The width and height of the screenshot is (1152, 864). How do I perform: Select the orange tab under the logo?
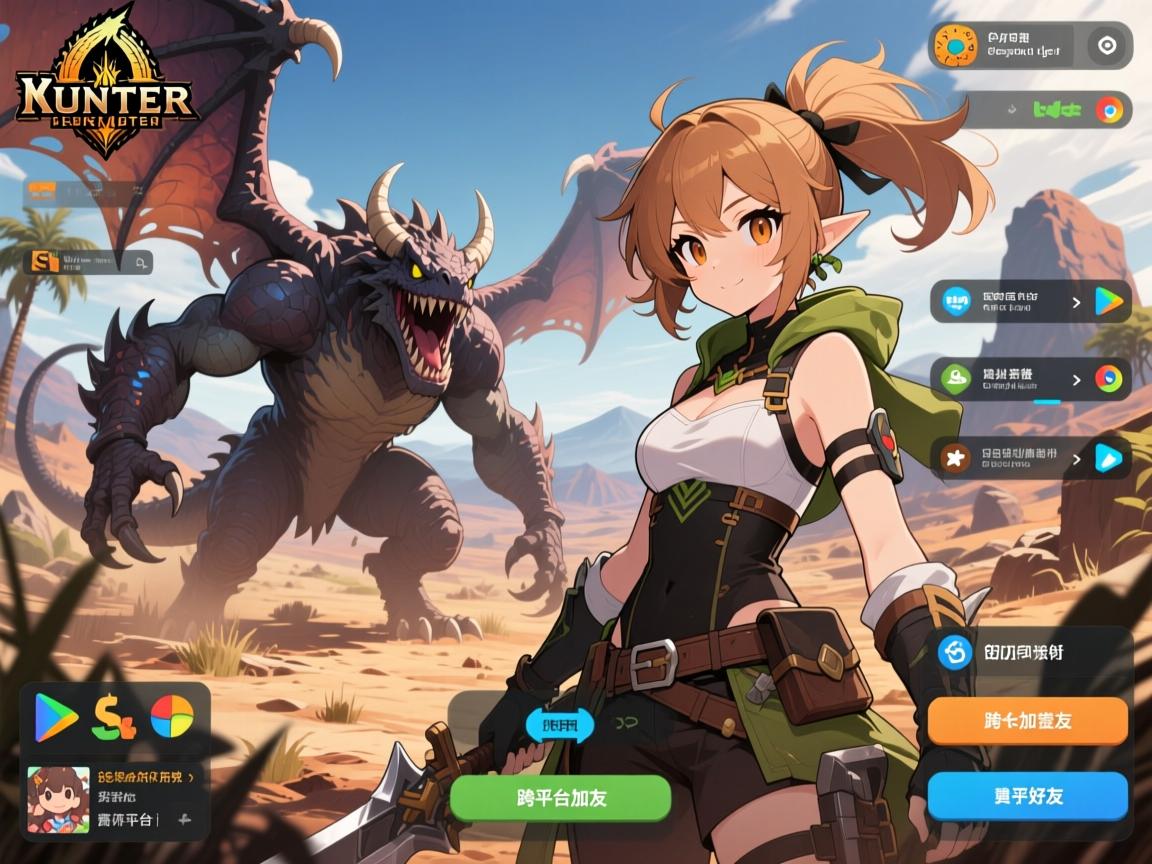[x=41, y=188]
